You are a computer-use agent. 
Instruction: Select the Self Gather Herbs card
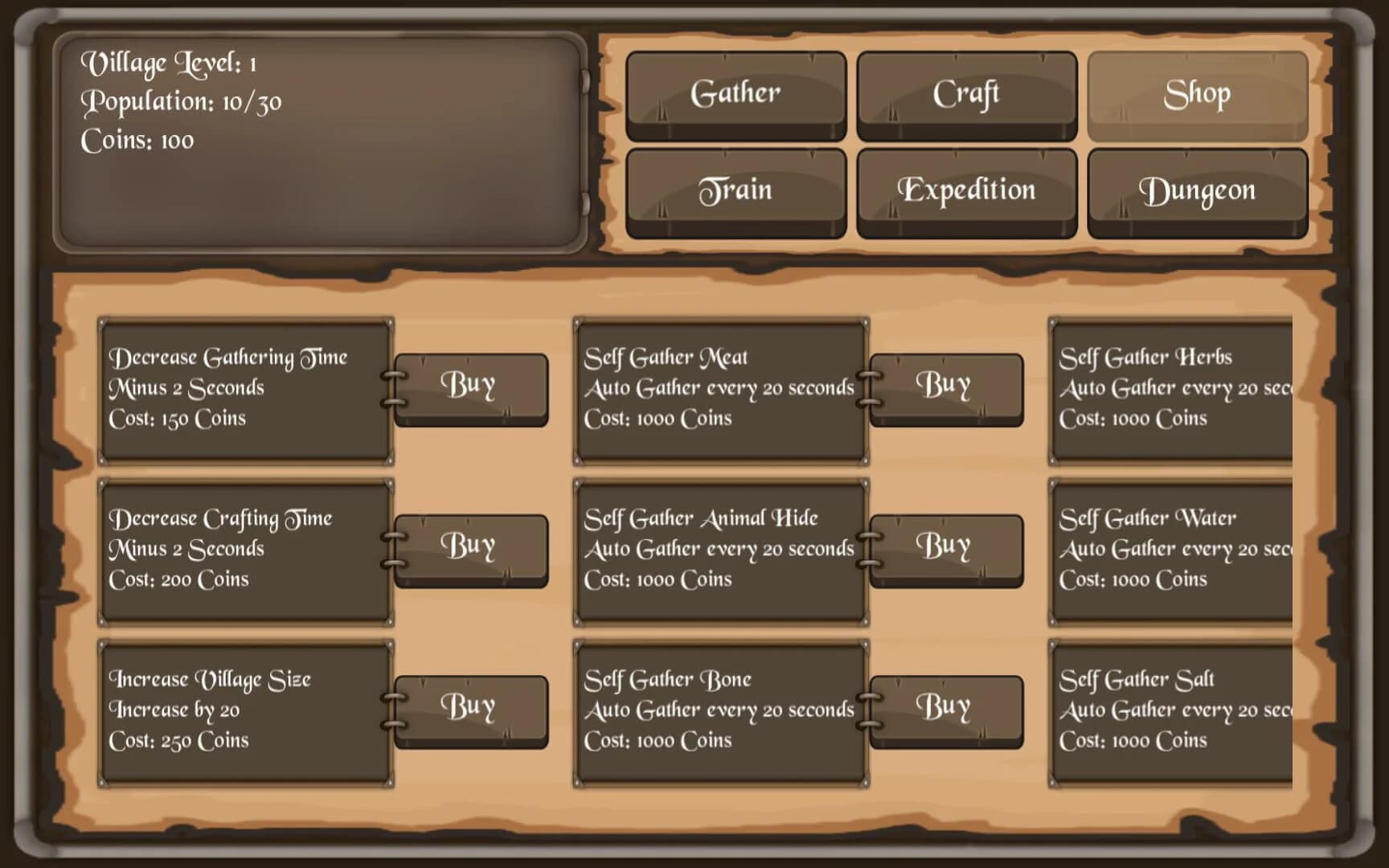1170,388
